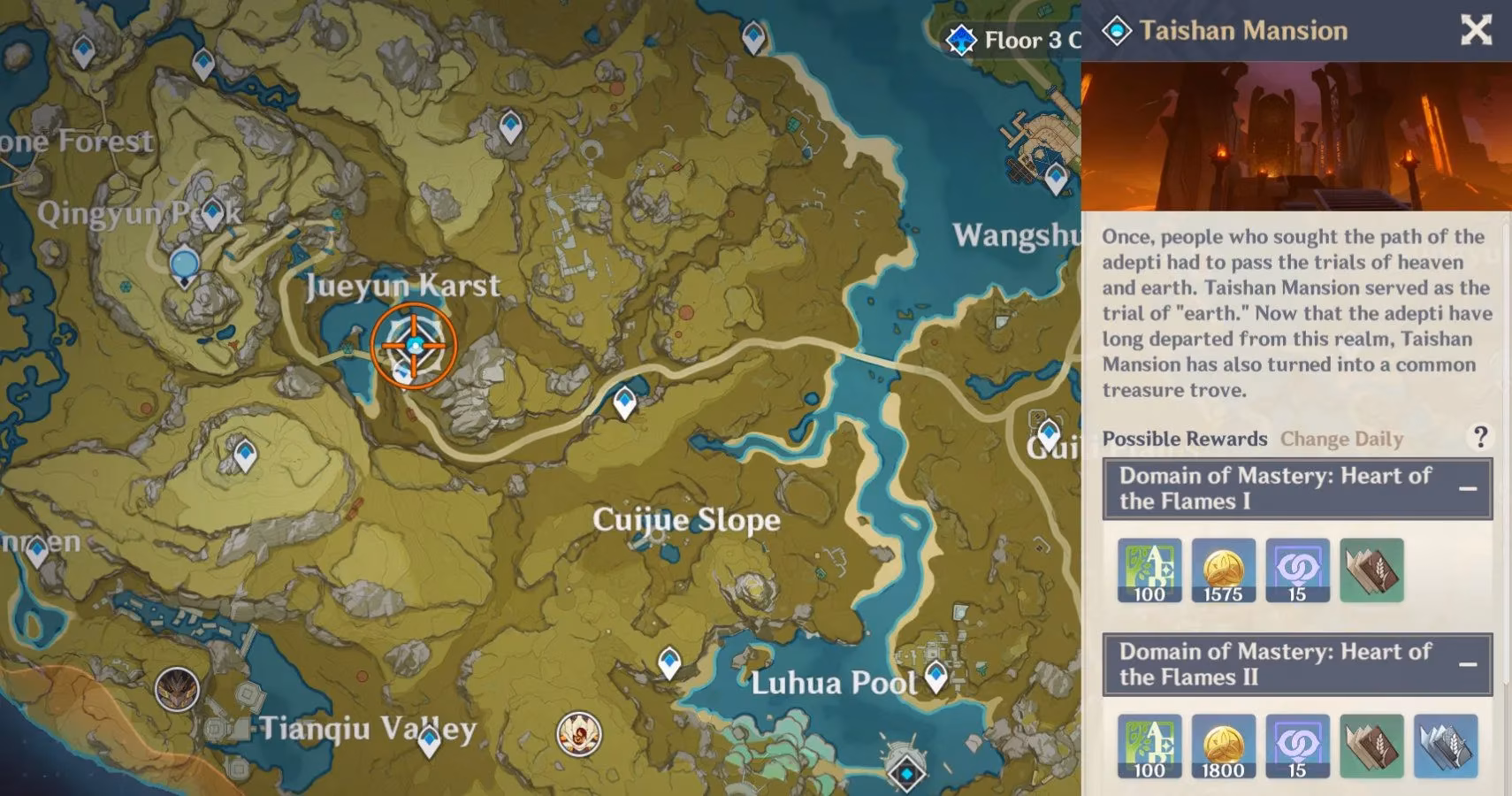
Task: Click the Change Daily label
Action: pos(1342,439)
